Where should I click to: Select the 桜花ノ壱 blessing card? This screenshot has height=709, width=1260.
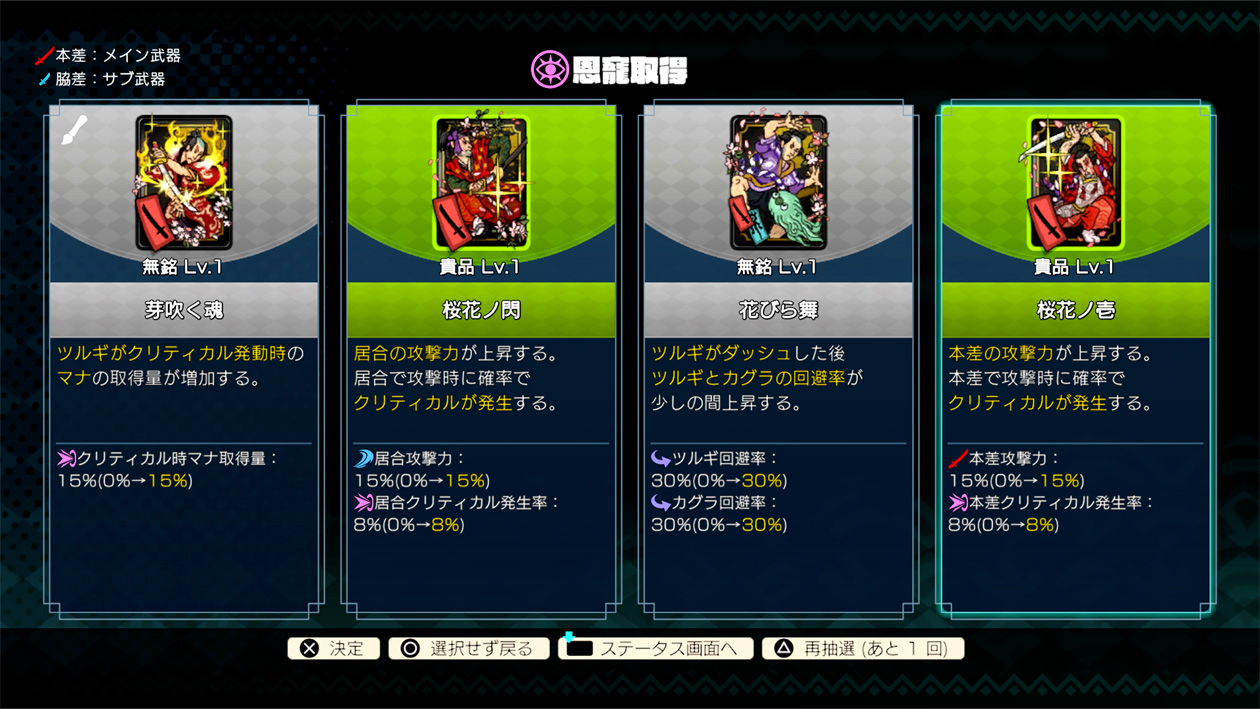click(1075, 358)
